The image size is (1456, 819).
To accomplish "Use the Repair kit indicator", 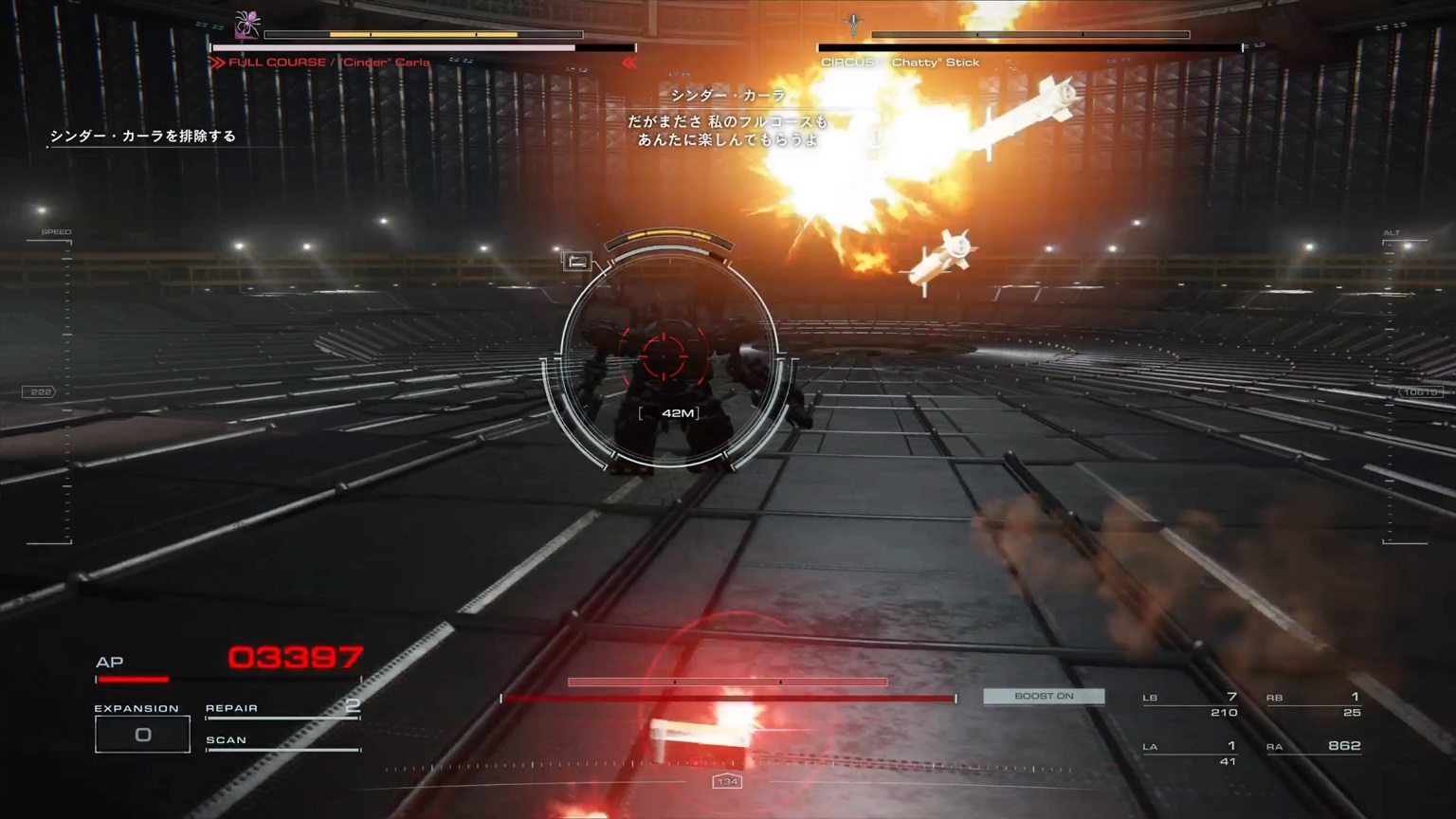I will (282, 709).
